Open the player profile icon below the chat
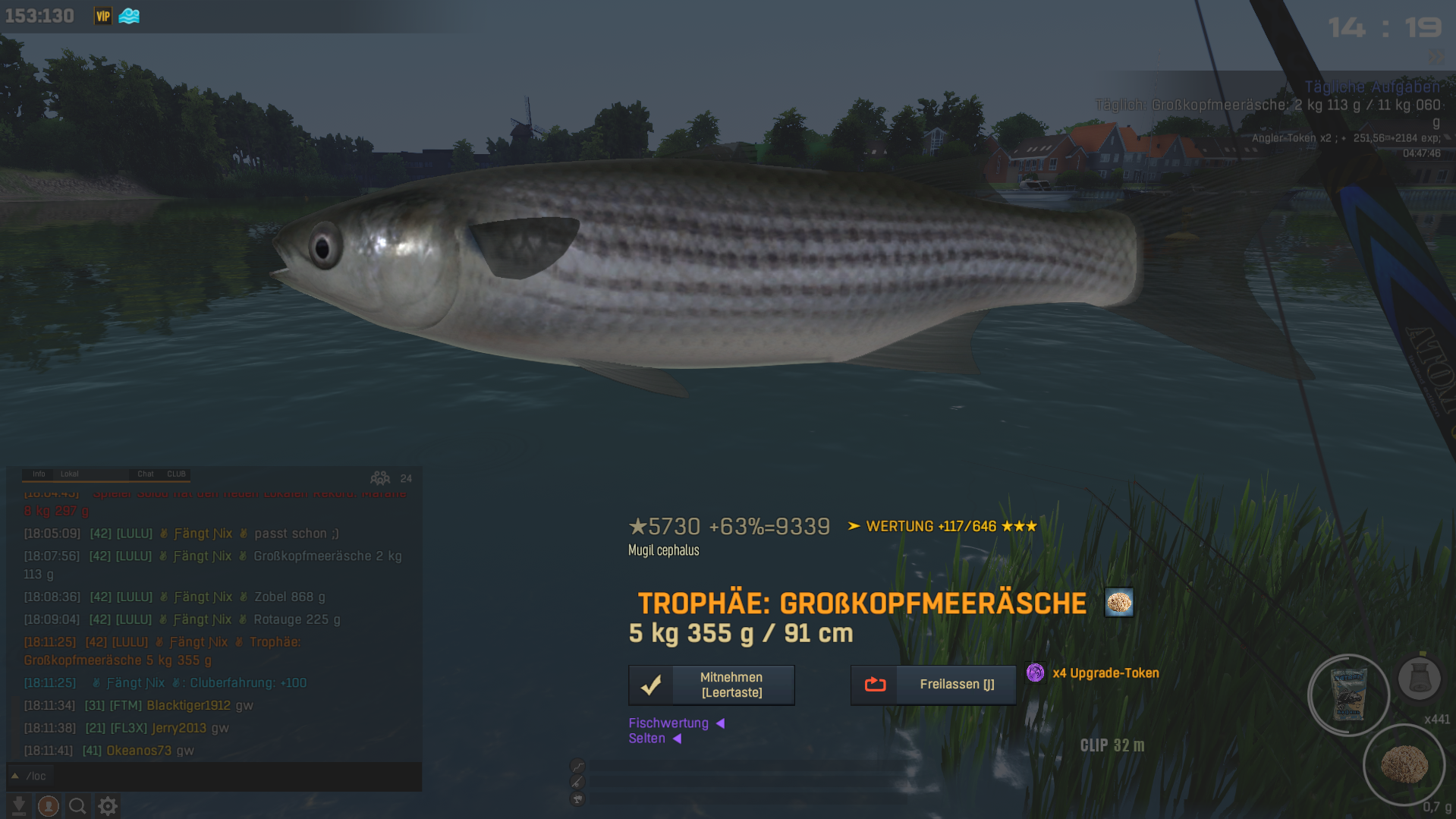This screenshot has width=1456, height=819. (x=49, y=805)
